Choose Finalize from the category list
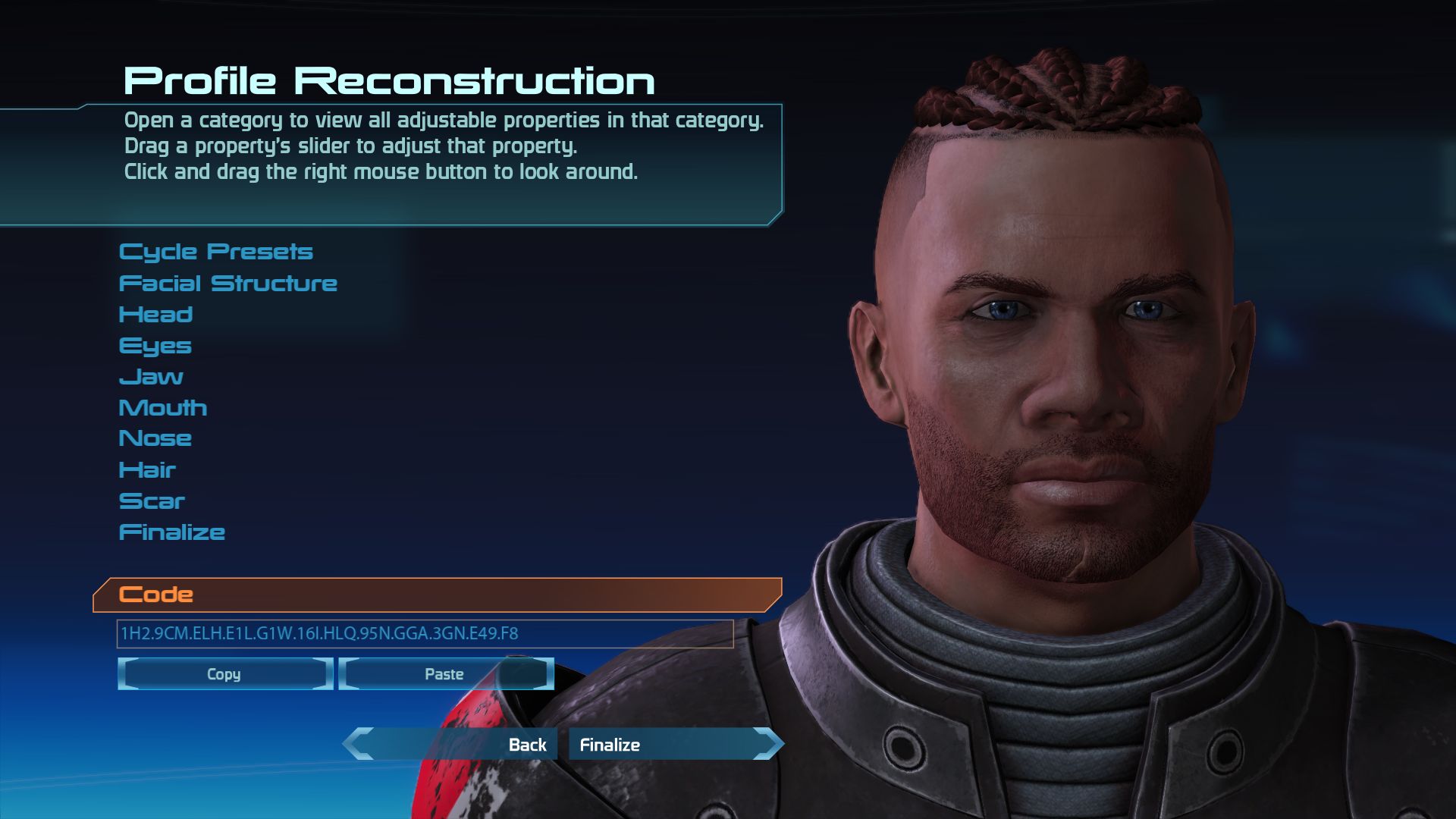Screen dimensions: 1456x819 (x=171, y=532)
